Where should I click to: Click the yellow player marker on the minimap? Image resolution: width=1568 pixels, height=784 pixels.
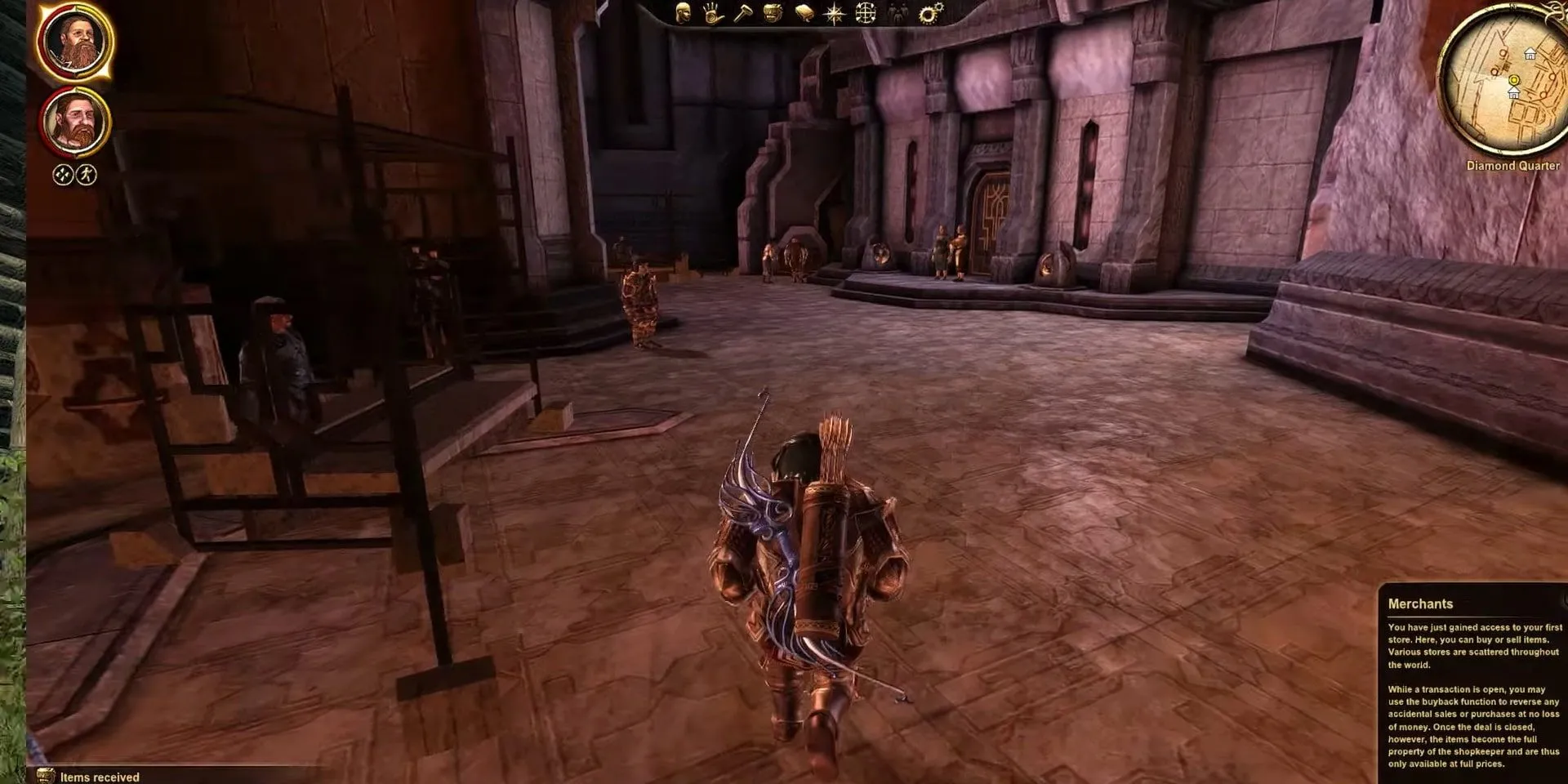[1515, 78]
